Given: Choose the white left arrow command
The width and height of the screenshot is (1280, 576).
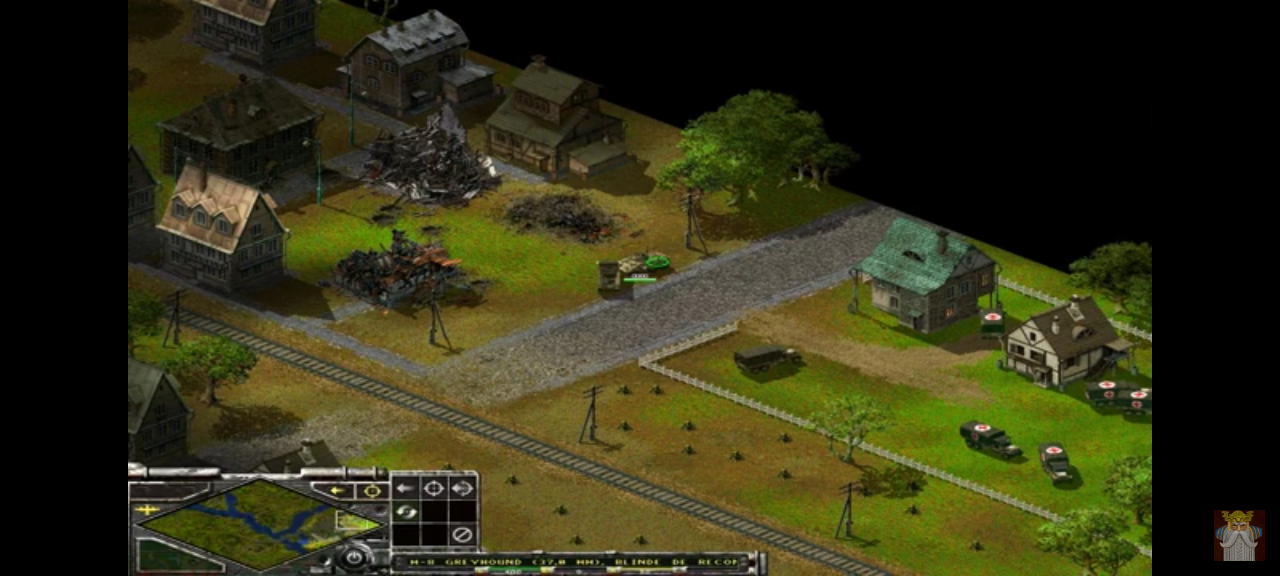Looking at the screenshot, I should coord(405,488).
